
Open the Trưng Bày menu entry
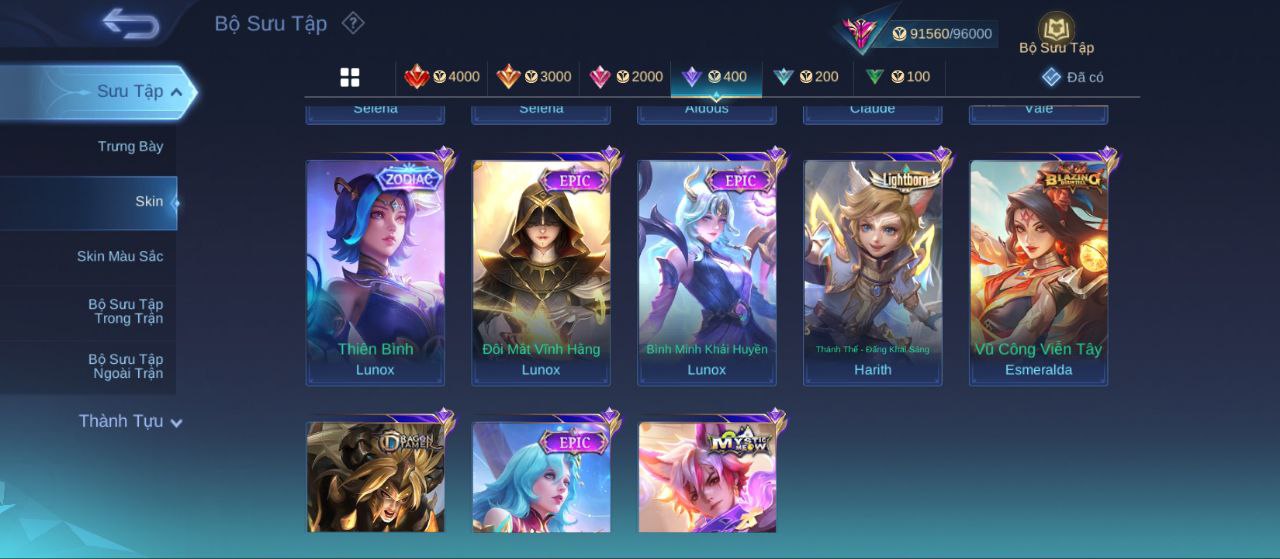point(130,147)
